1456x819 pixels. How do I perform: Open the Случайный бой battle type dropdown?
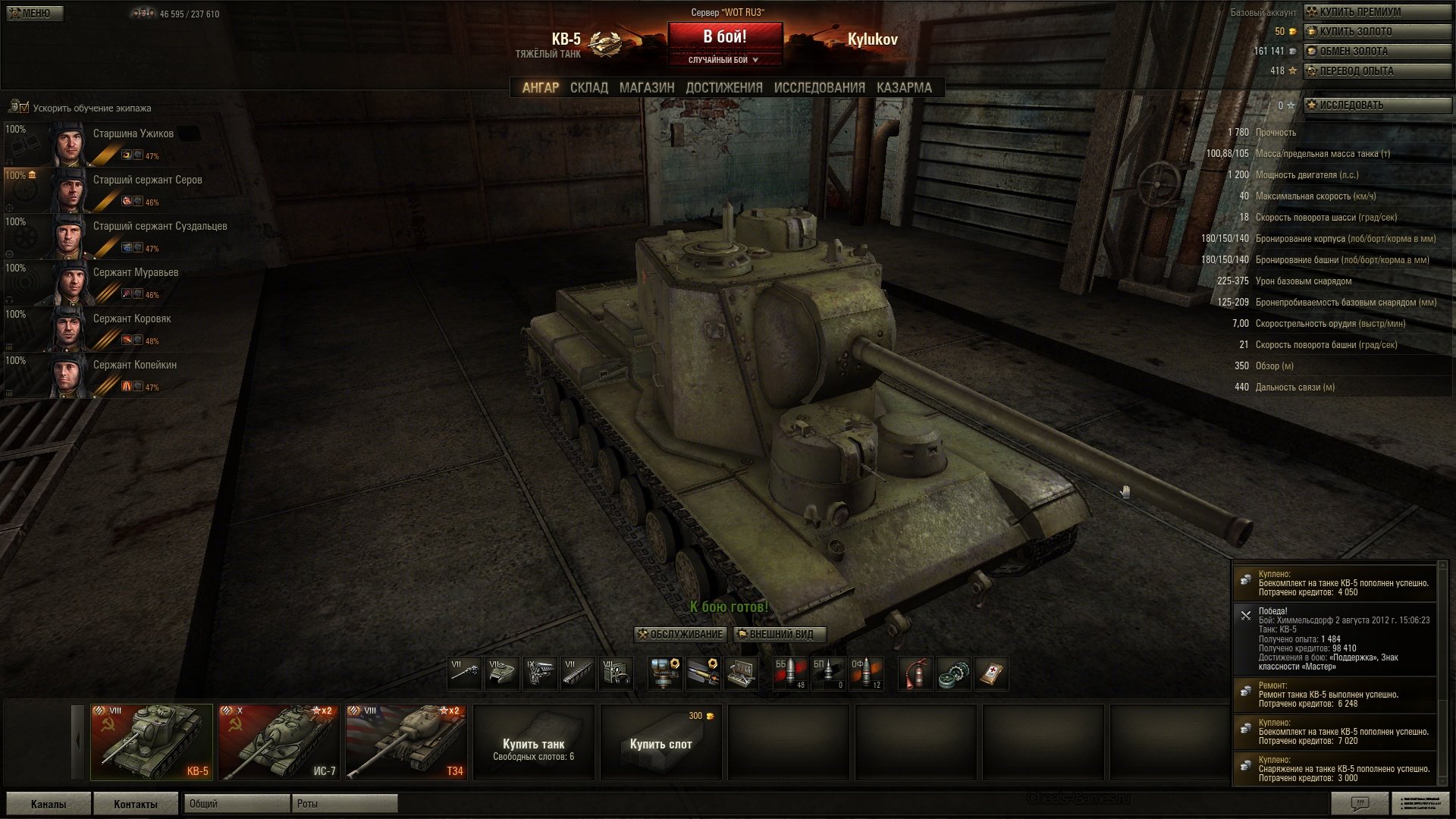tap(724, 60)
